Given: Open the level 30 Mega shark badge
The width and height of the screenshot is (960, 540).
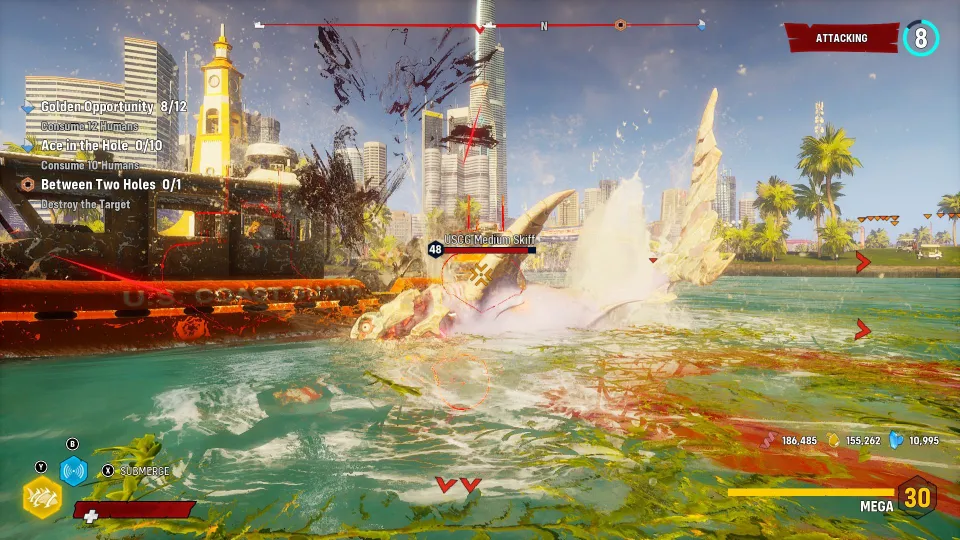Looking at the screenshot, I should pos(916,496).
